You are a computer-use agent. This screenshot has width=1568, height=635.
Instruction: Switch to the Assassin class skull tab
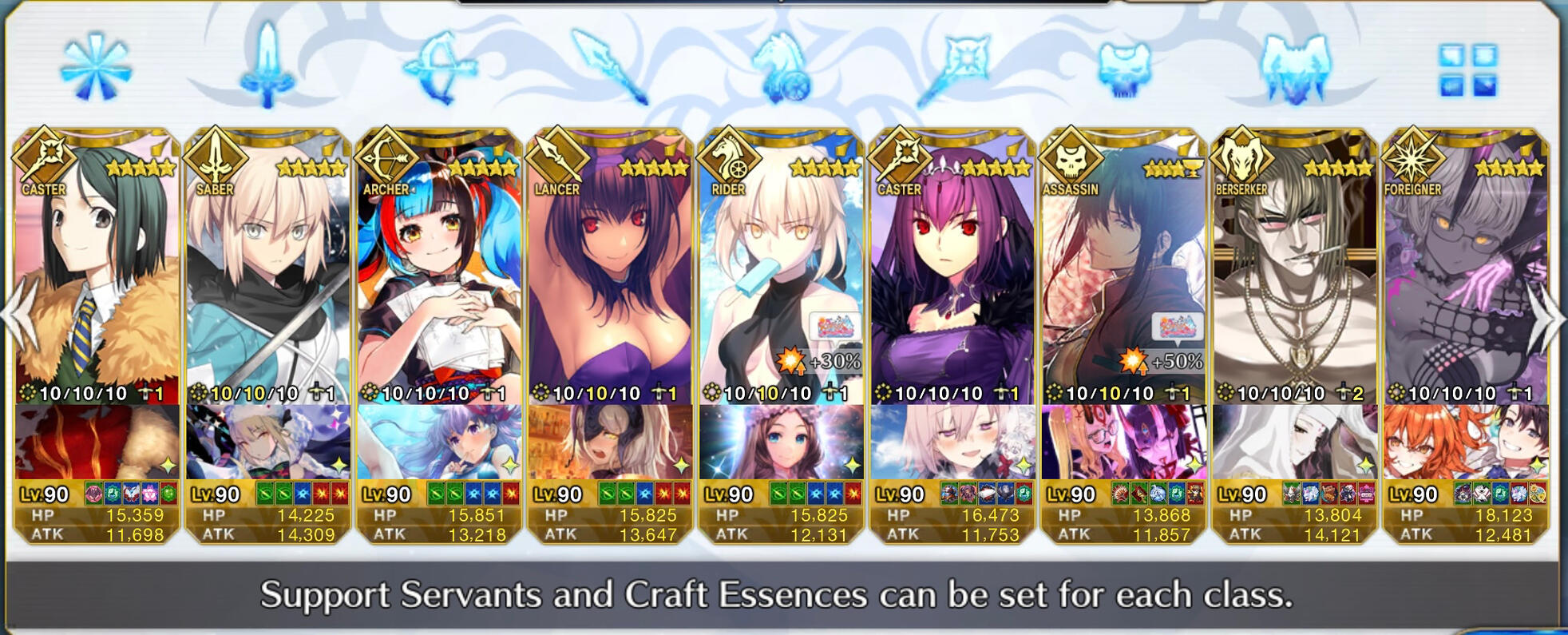click(x=1123, y=68)
